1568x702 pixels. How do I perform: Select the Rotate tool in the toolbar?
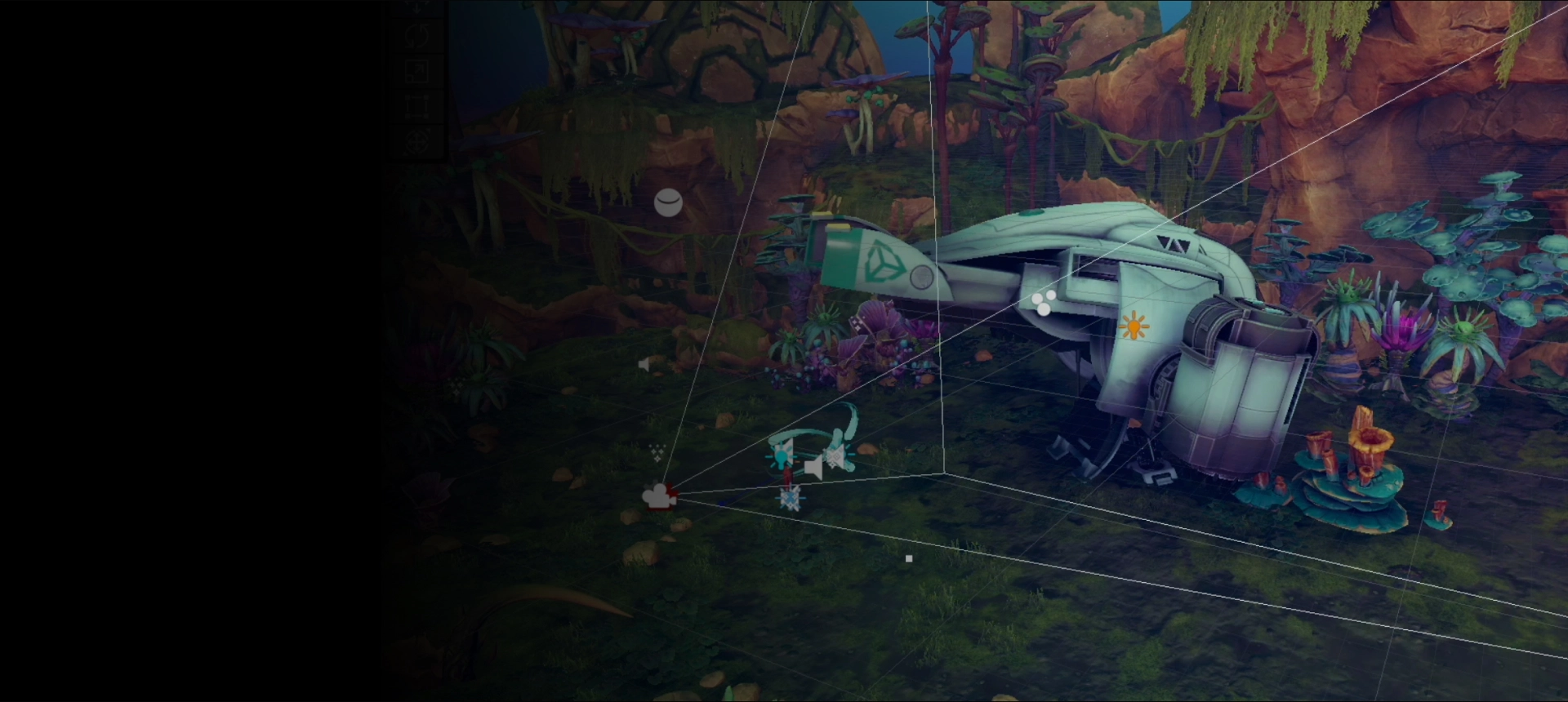417,37
